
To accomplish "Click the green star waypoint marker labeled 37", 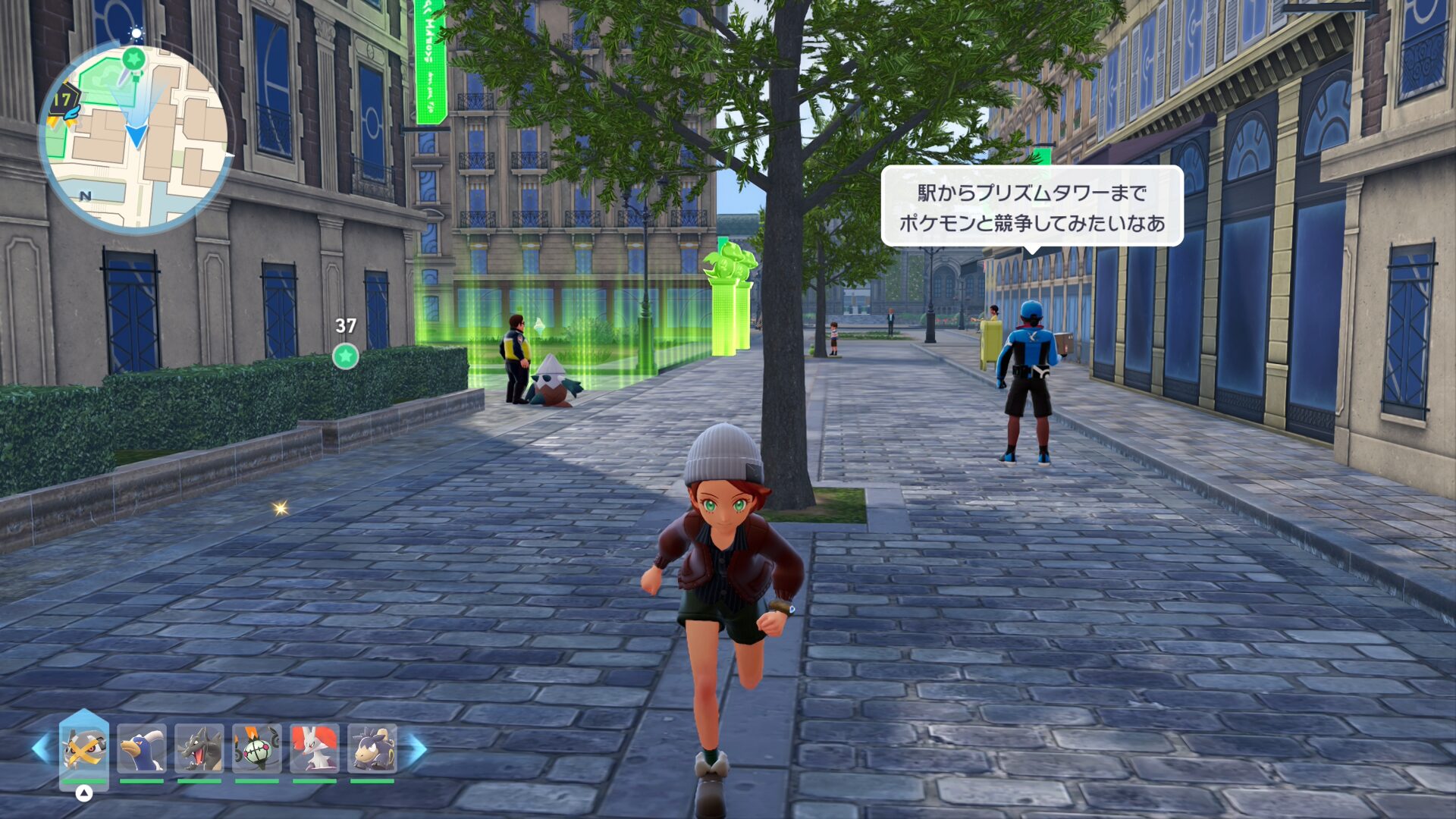I will (346, 356).
